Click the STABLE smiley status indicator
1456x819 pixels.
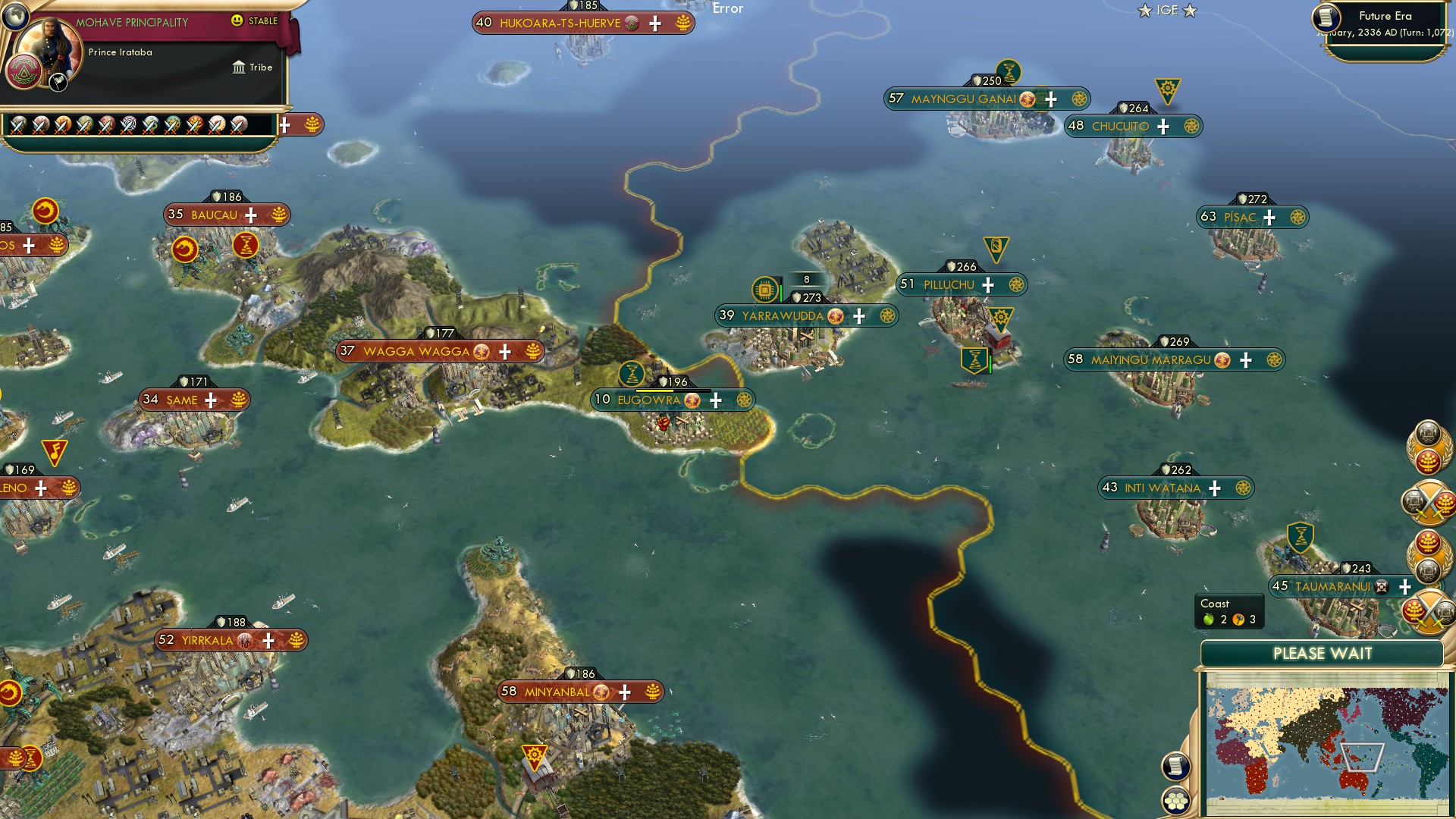tap(237, 20)
